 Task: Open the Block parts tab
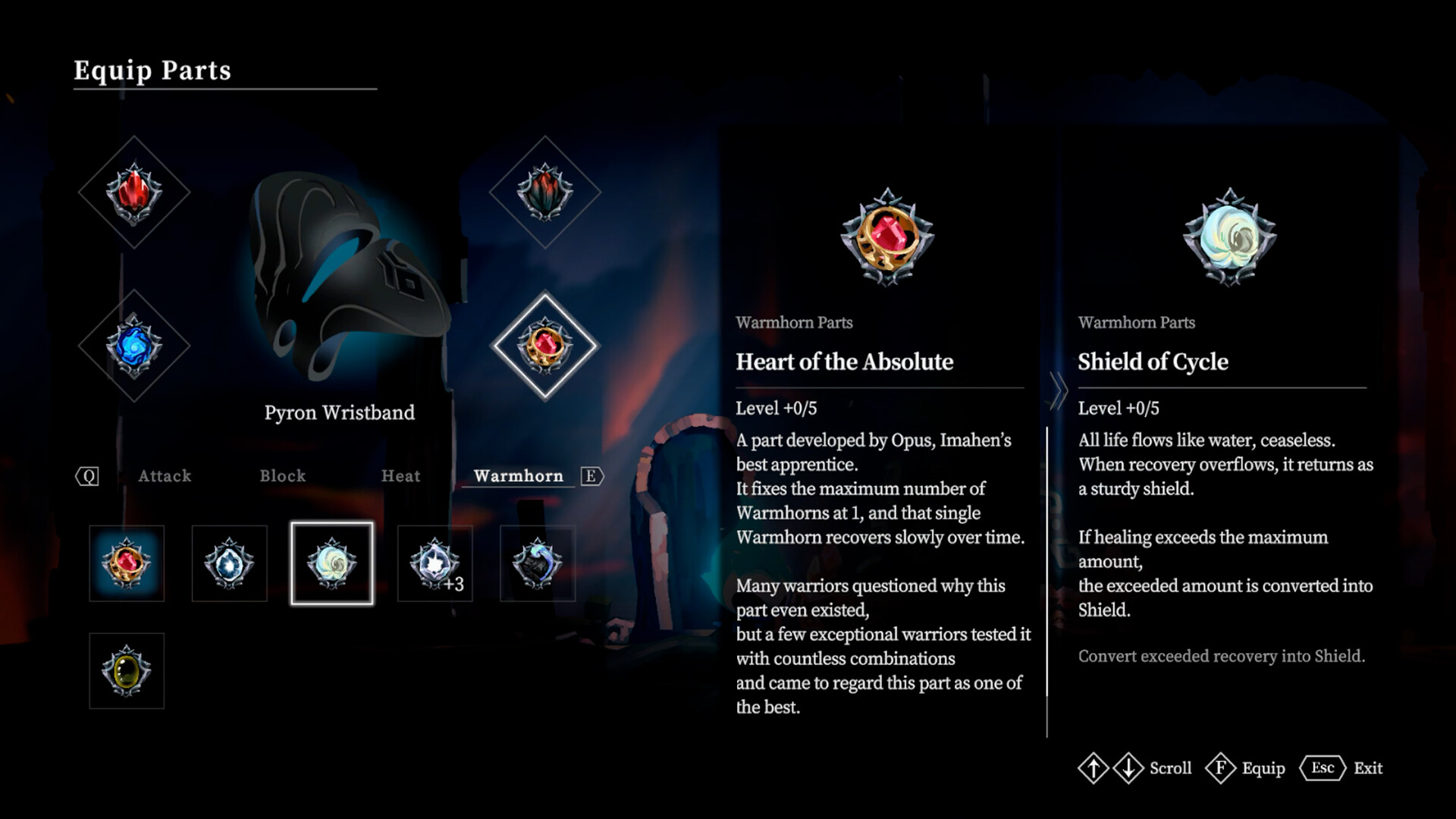[283, 476]
